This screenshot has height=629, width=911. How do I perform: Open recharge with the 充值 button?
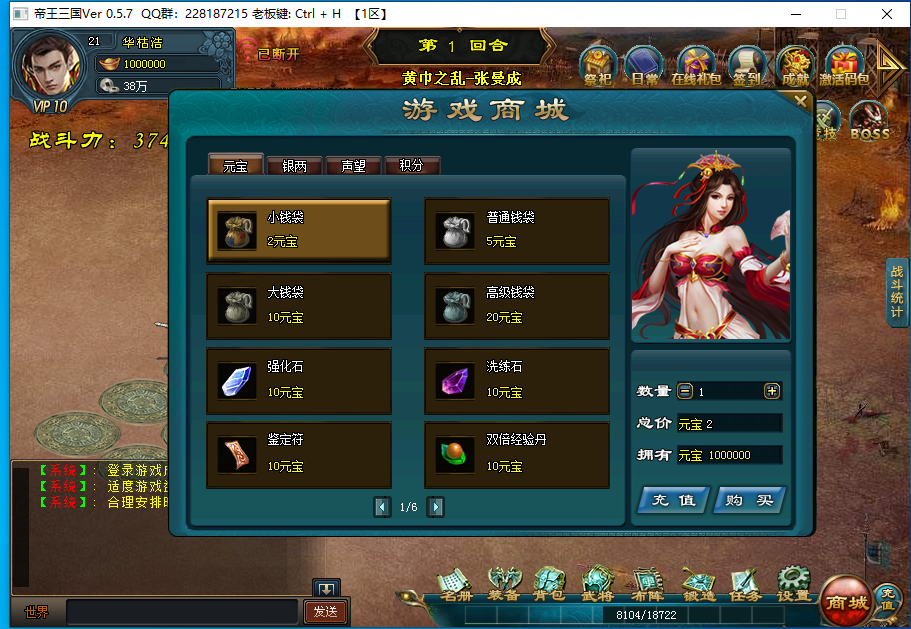[673, 500]
